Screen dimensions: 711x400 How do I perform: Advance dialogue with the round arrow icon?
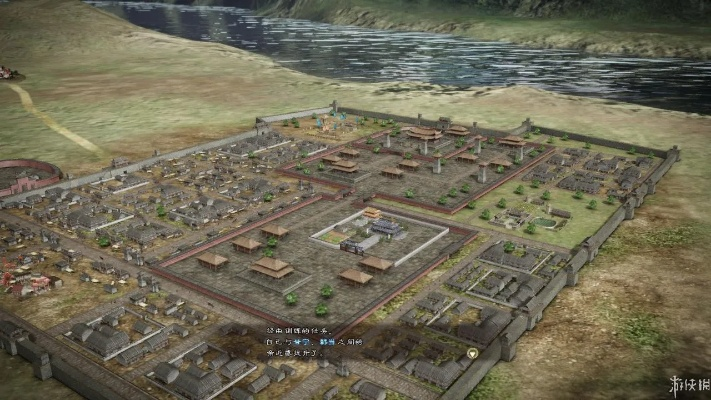tap(472, 352)
